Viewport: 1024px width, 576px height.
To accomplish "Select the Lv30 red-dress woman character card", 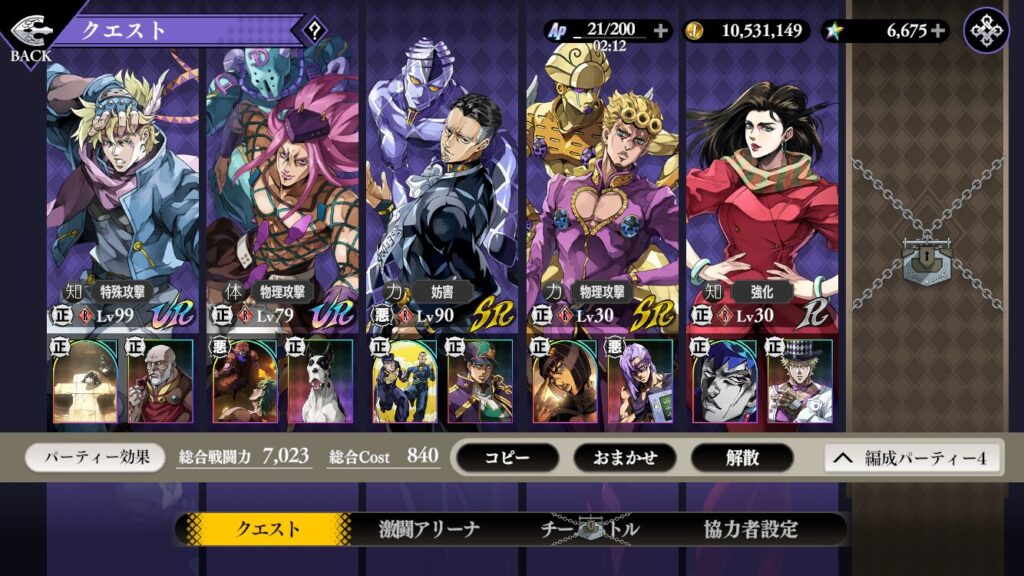I will pos(762,190).
